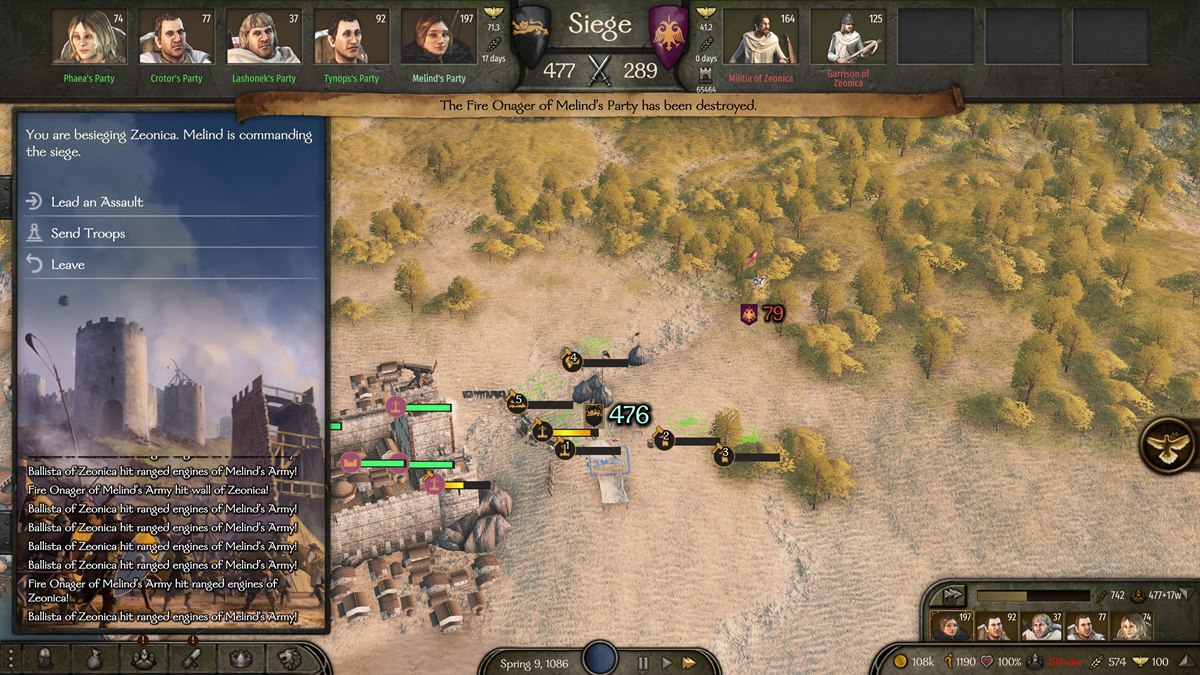
Task: Open the helmet character icon
Action: (x=45, y=658)
